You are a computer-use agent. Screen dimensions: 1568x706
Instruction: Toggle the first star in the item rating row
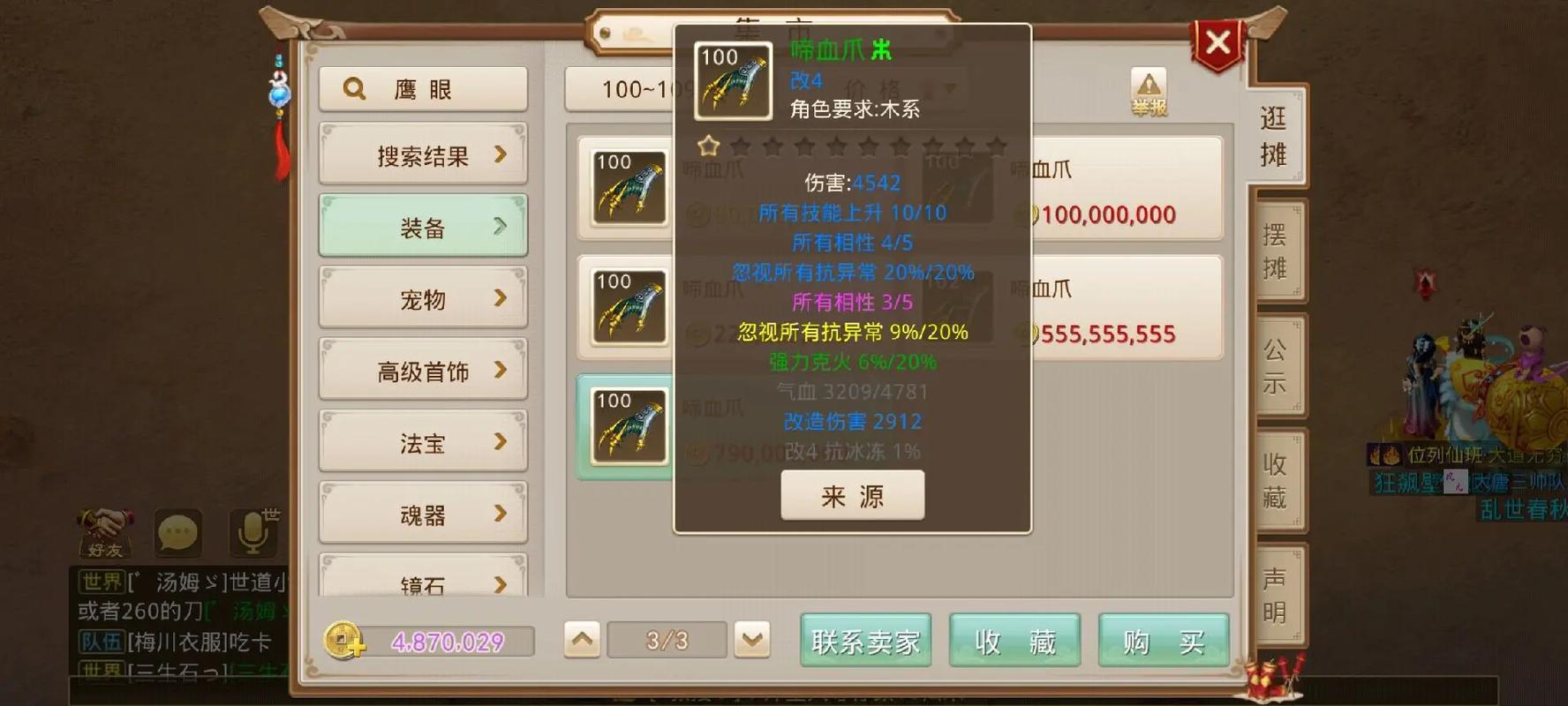(x=706, y=147)
